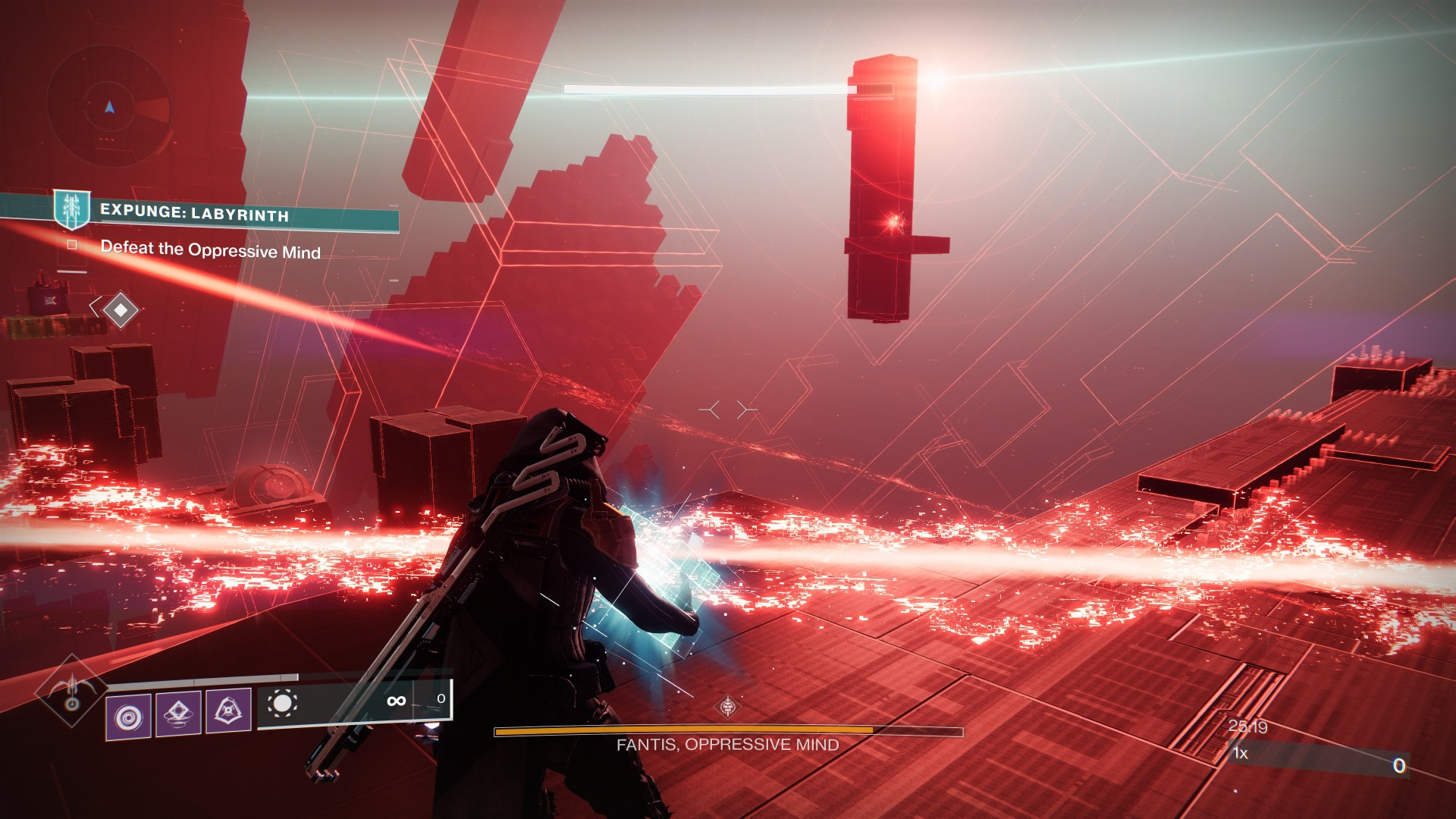Use the vortex grenade ability icon

pyautogui.click(x=128, y=714)
